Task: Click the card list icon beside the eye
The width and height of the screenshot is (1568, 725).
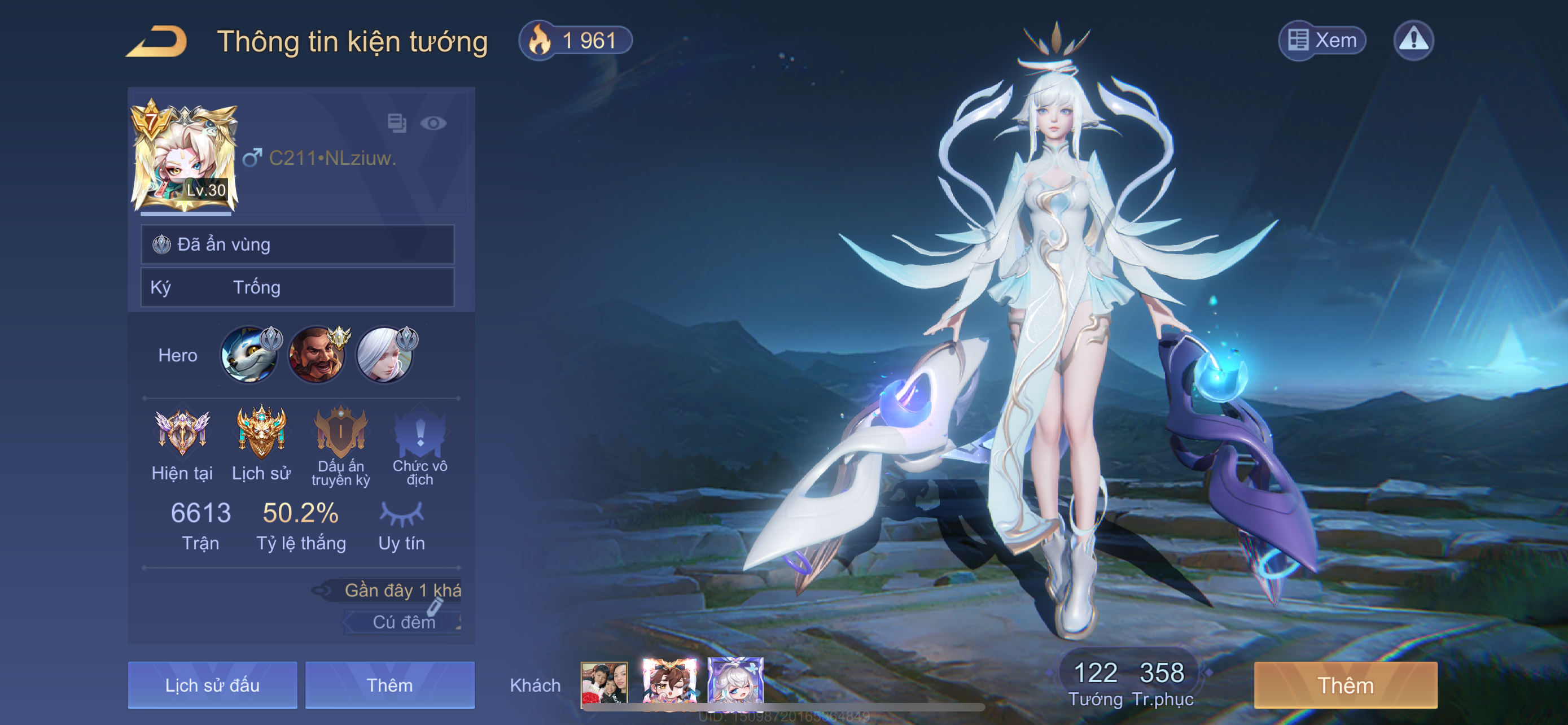Action: [x=397, y=123]
